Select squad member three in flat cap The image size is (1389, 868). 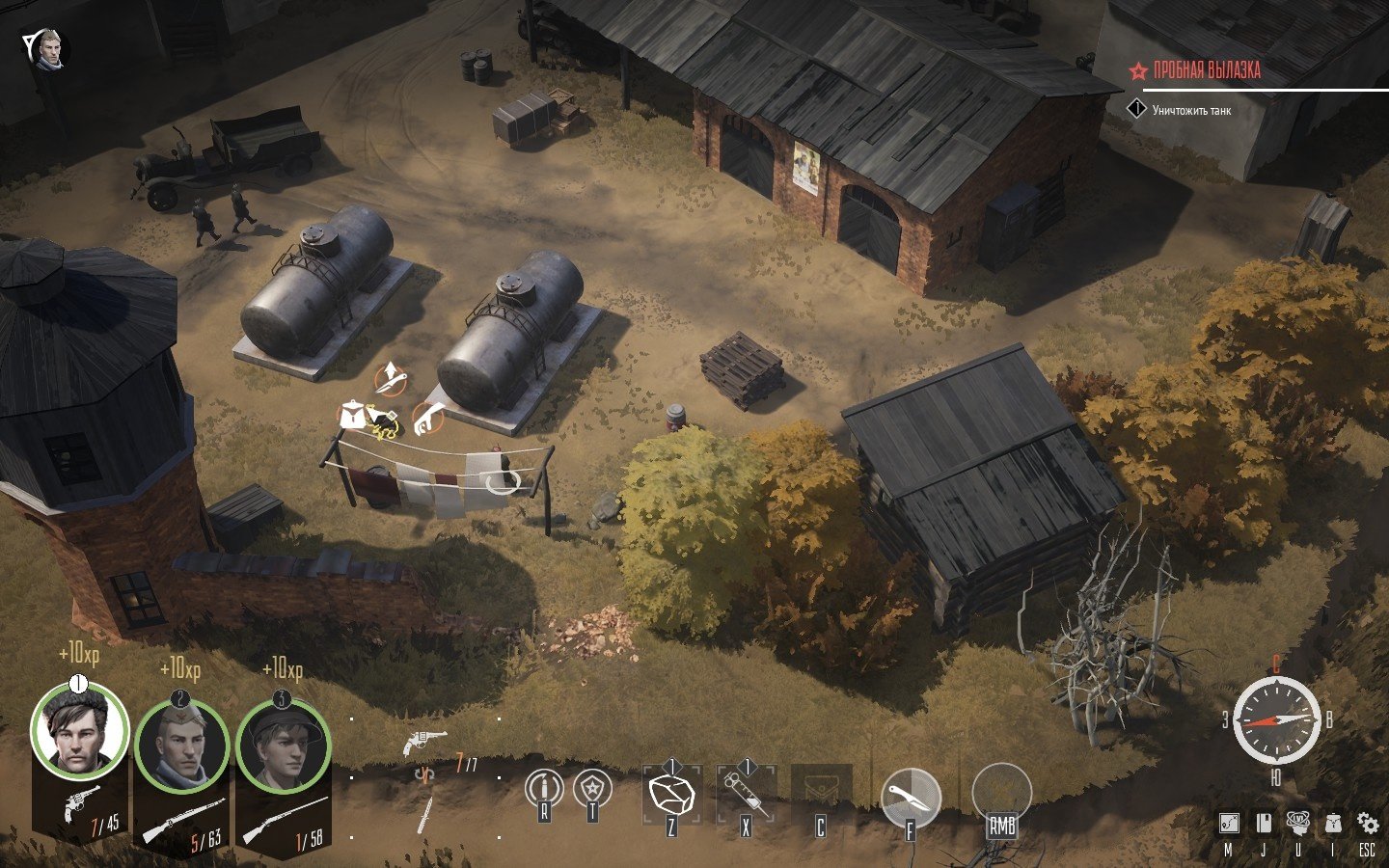pyautogui.click(x=284, y=745)
